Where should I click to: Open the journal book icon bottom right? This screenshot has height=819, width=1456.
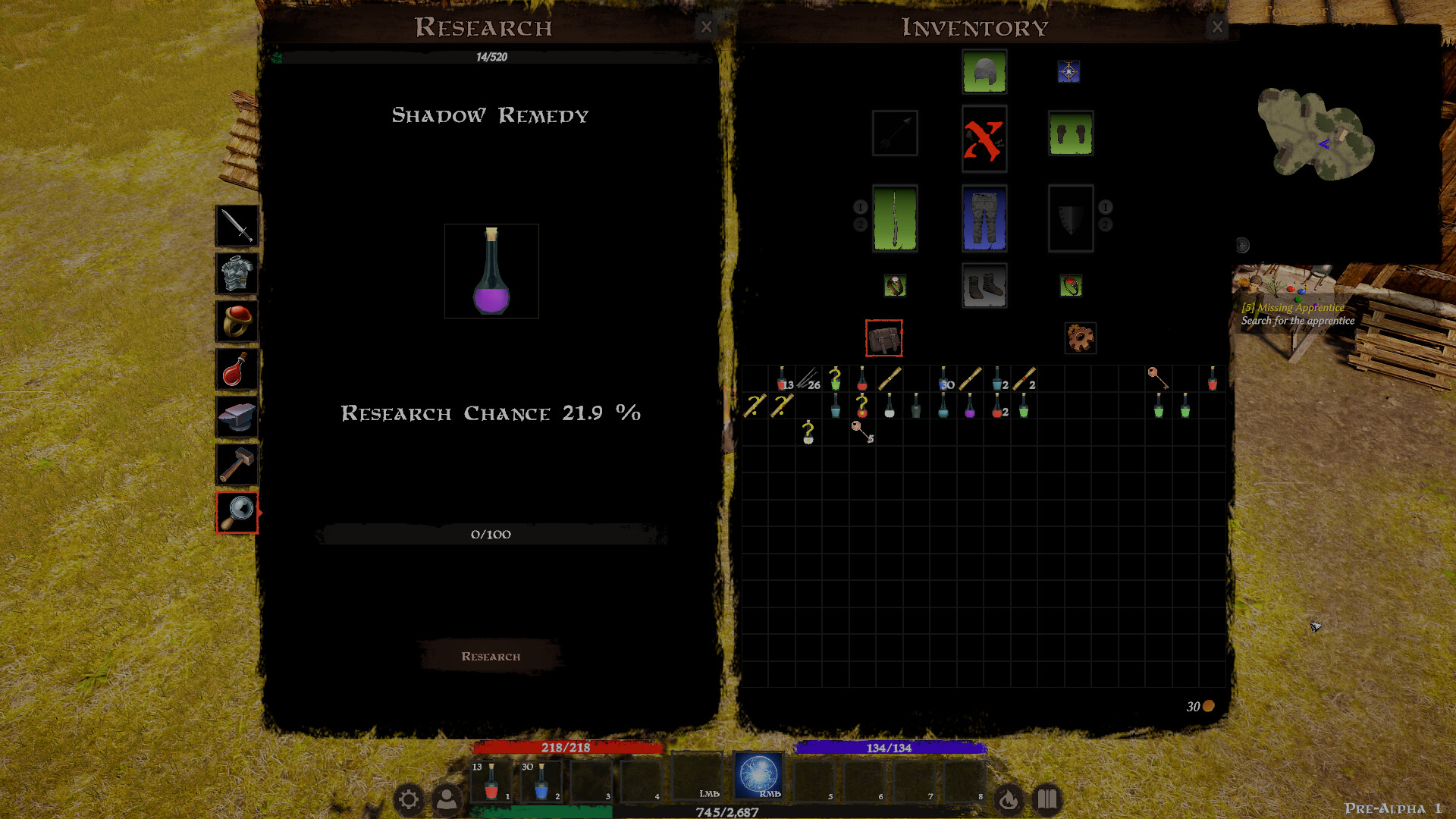[x=1047, y=798]
